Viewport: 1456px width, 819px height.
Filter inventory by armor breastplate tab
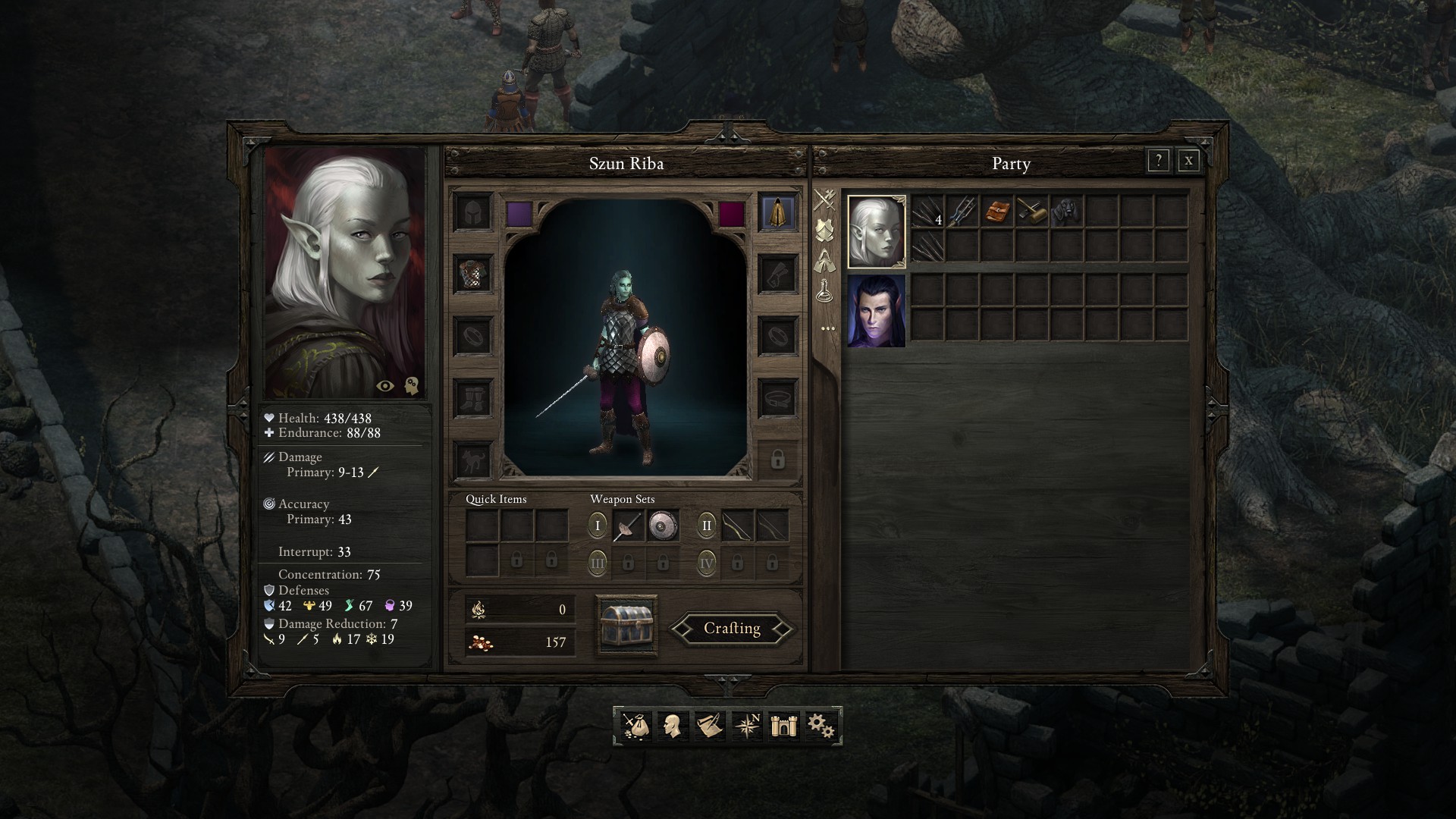click(x=825, y=230)
